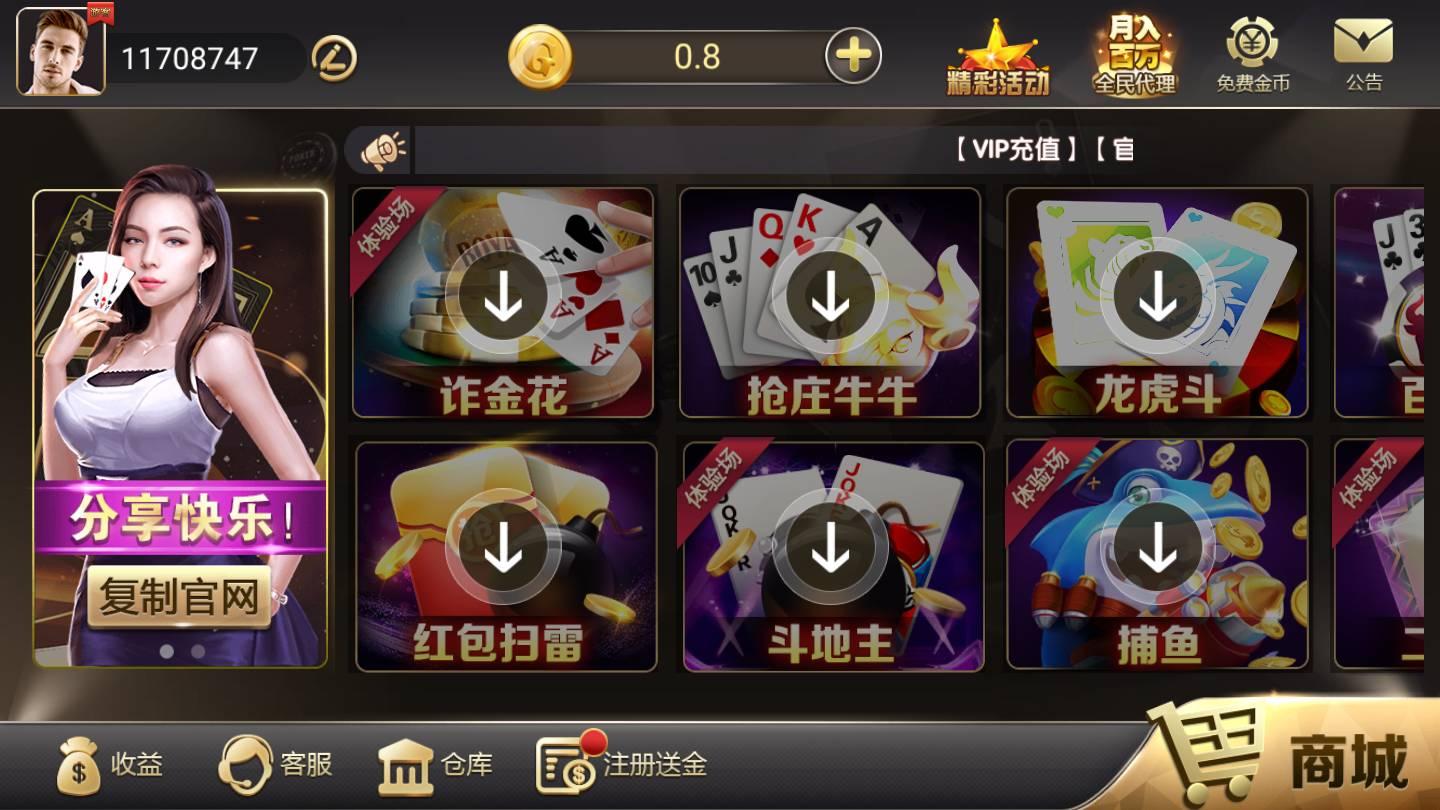The height and width of the screenshot is (810, 1440).
Task: Open the 注册送金 register bonus icon
Action: coord(562,763)
